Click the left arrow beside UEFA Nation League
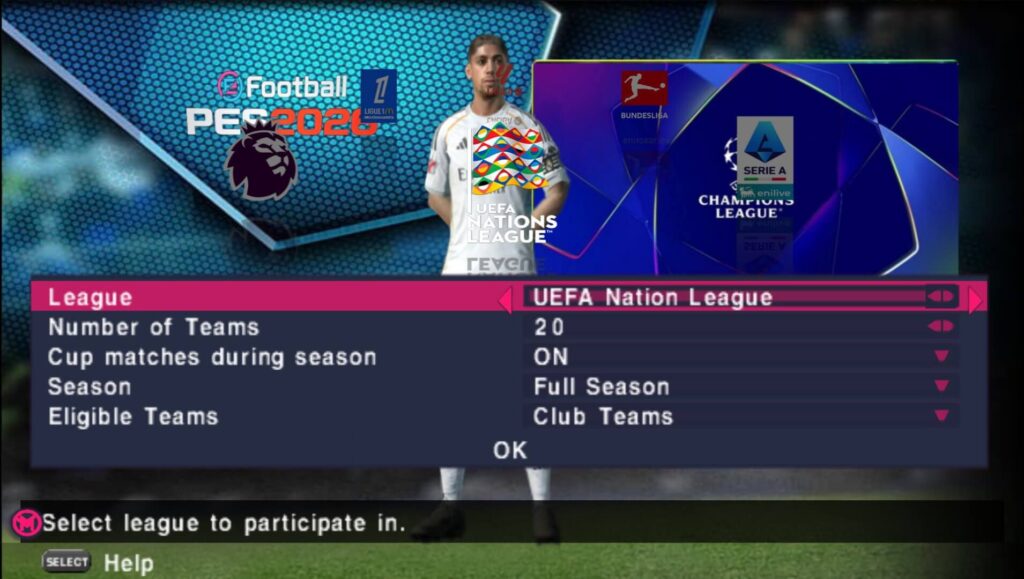Screen dimensions: 1024x579 point(506,298)
